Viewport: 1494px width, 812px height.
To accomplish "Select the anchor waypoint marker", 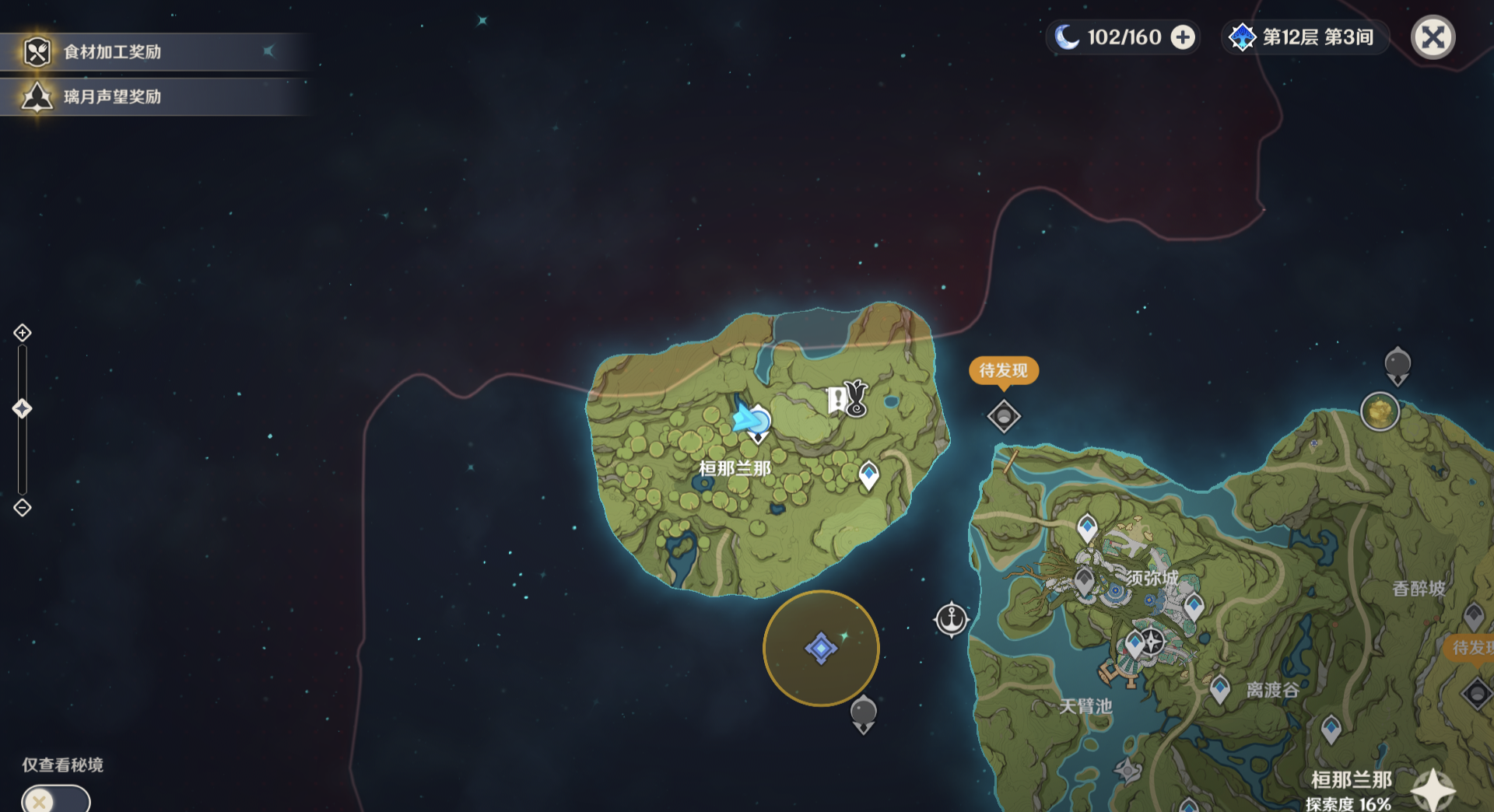I will click(x=951, y=620).
